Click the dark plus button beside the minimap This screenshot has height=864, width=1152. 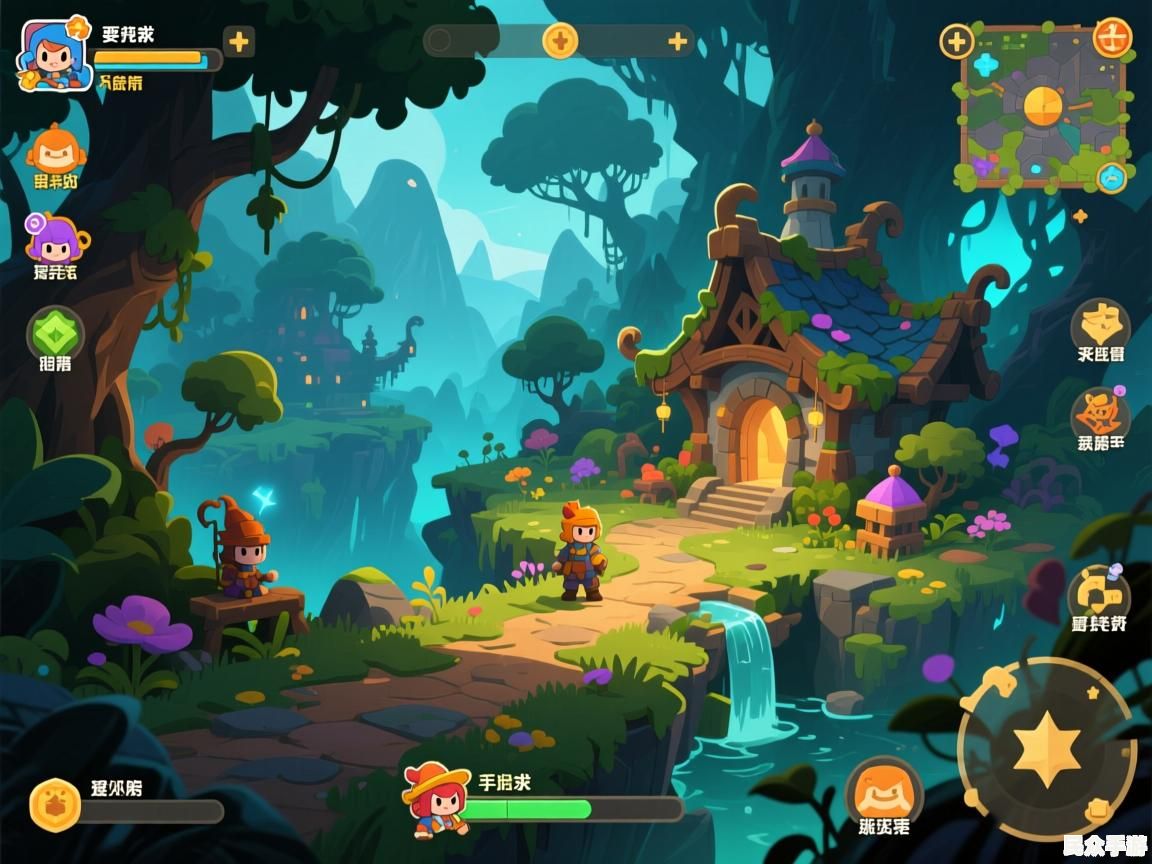tap(957, 42)
